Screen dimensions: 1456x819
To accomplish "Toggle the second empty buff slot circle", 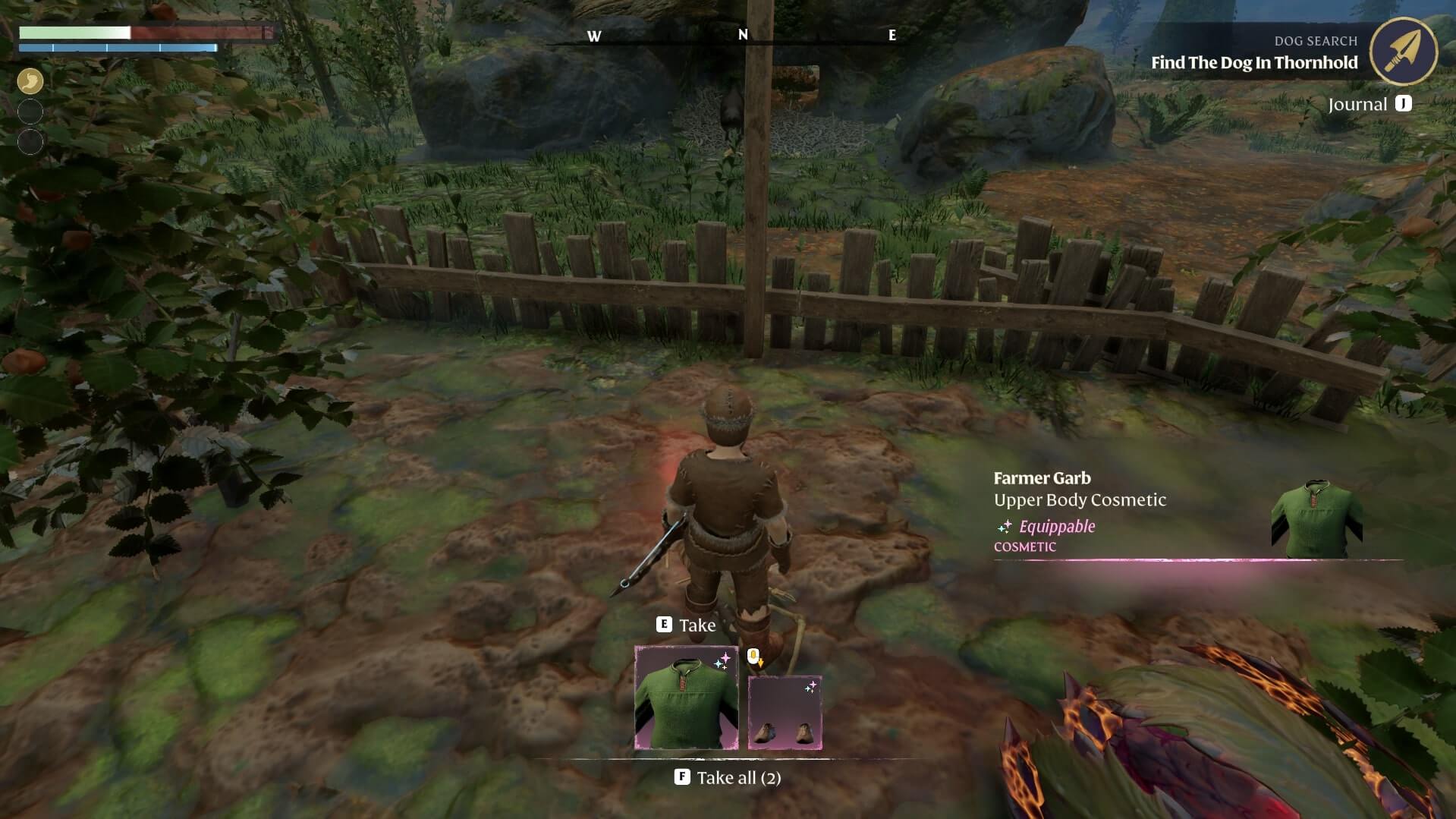I will tap(29, 140).
